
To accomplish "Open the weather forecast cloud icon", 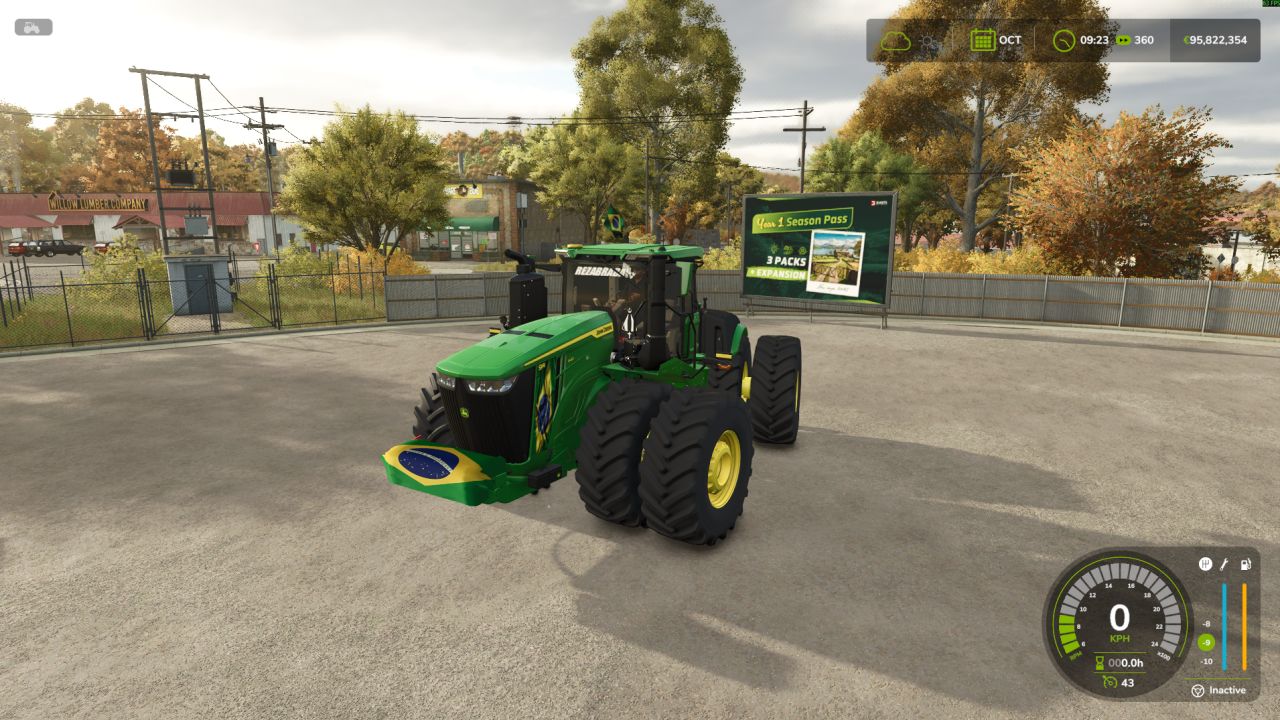I will click(895, 41).
